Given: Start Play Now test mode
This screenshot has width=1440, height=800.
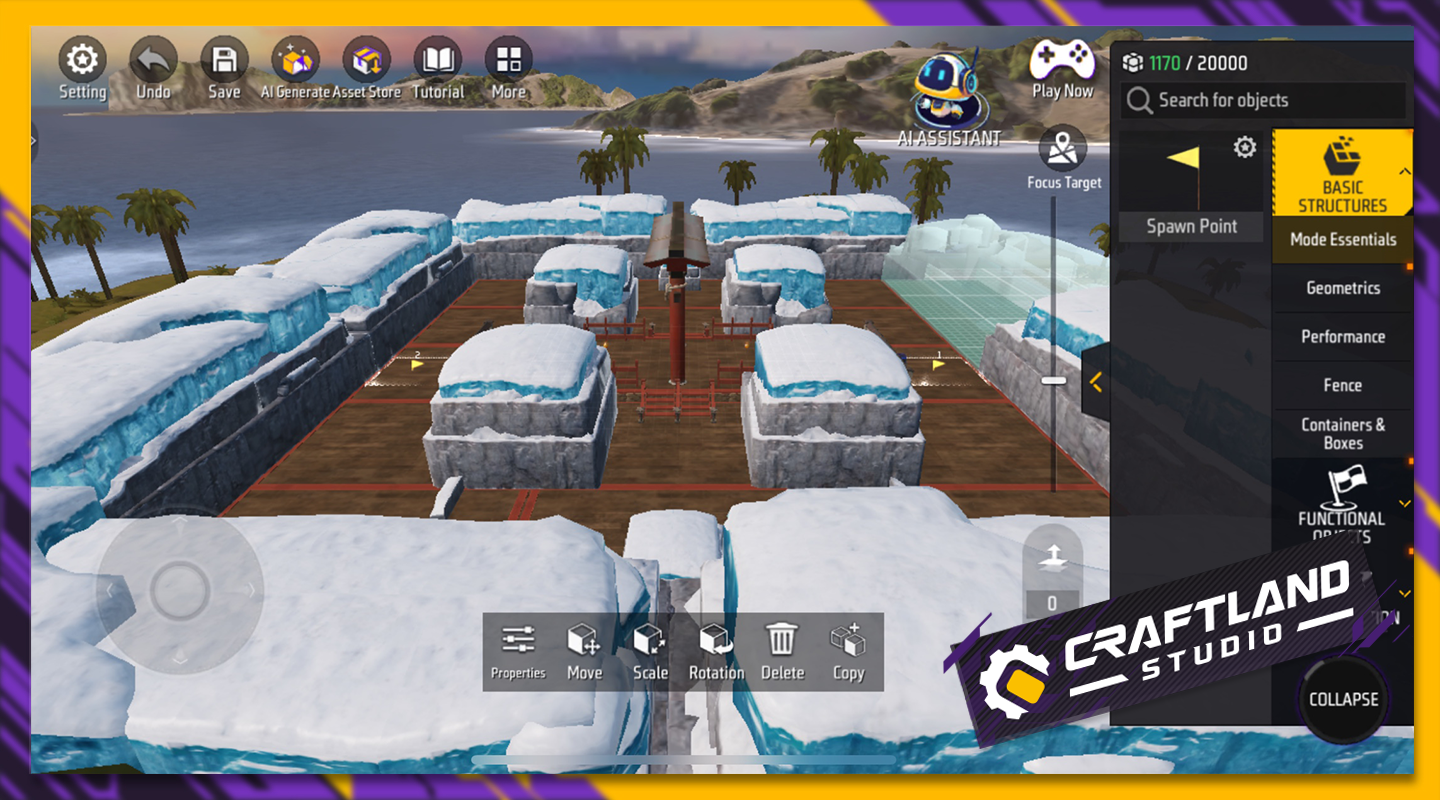Looking at the screenshot, I should 1062,68.
